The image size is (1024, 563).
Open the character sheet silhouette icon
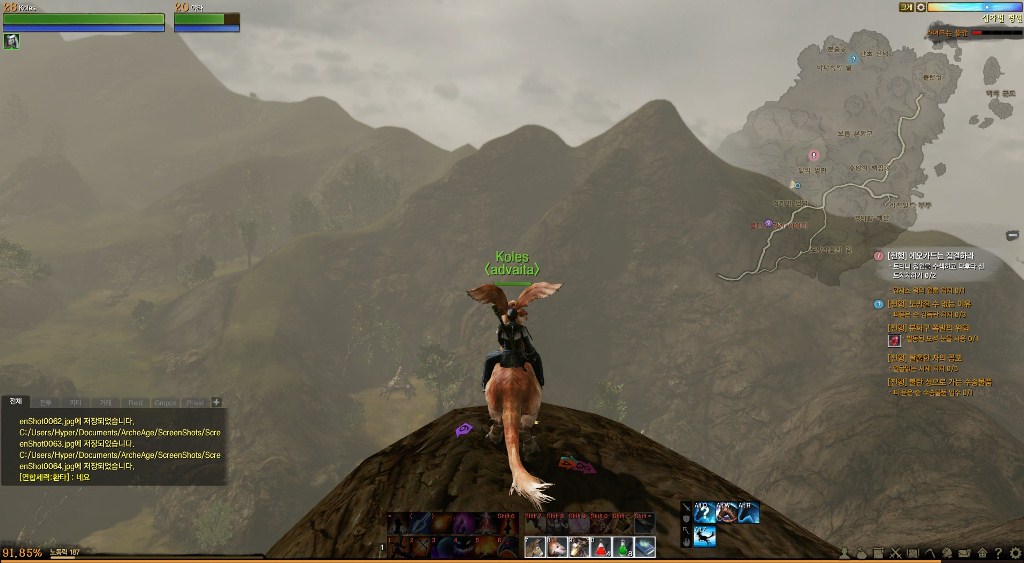(846, 553)
